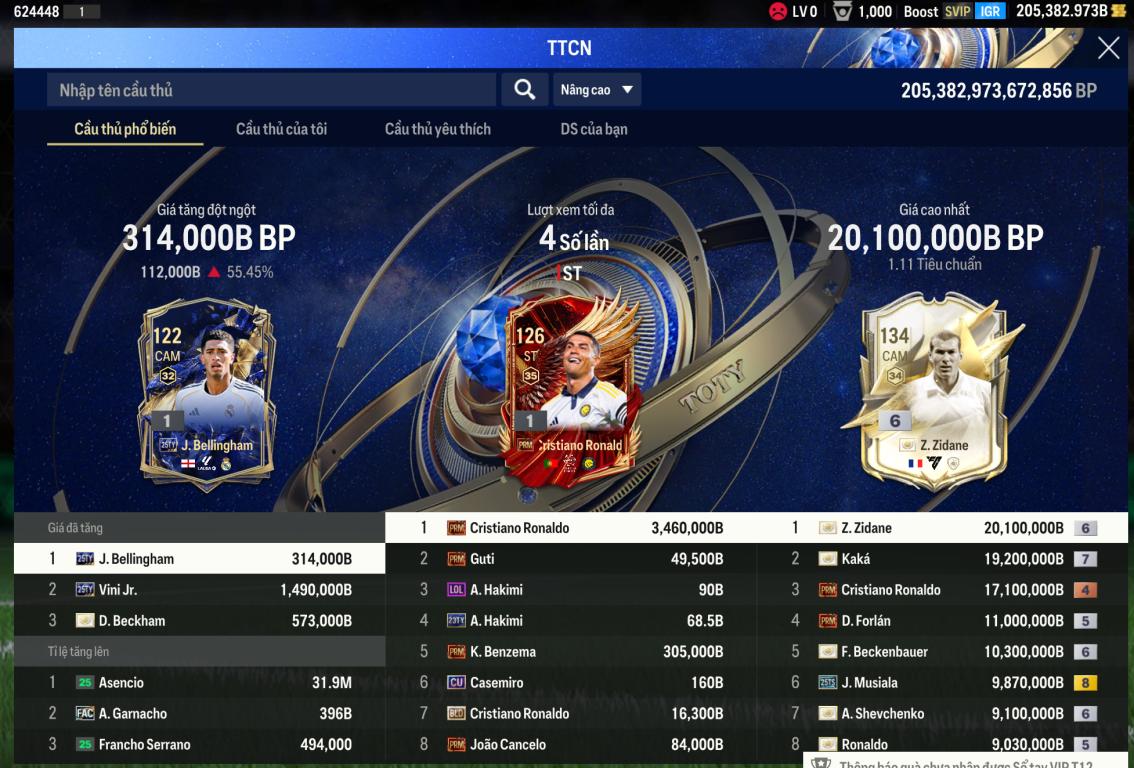Click the Kaká highest price row
Image resolution: width=1134 pixels, height=768 pixels.
click(x=942, y=559)
